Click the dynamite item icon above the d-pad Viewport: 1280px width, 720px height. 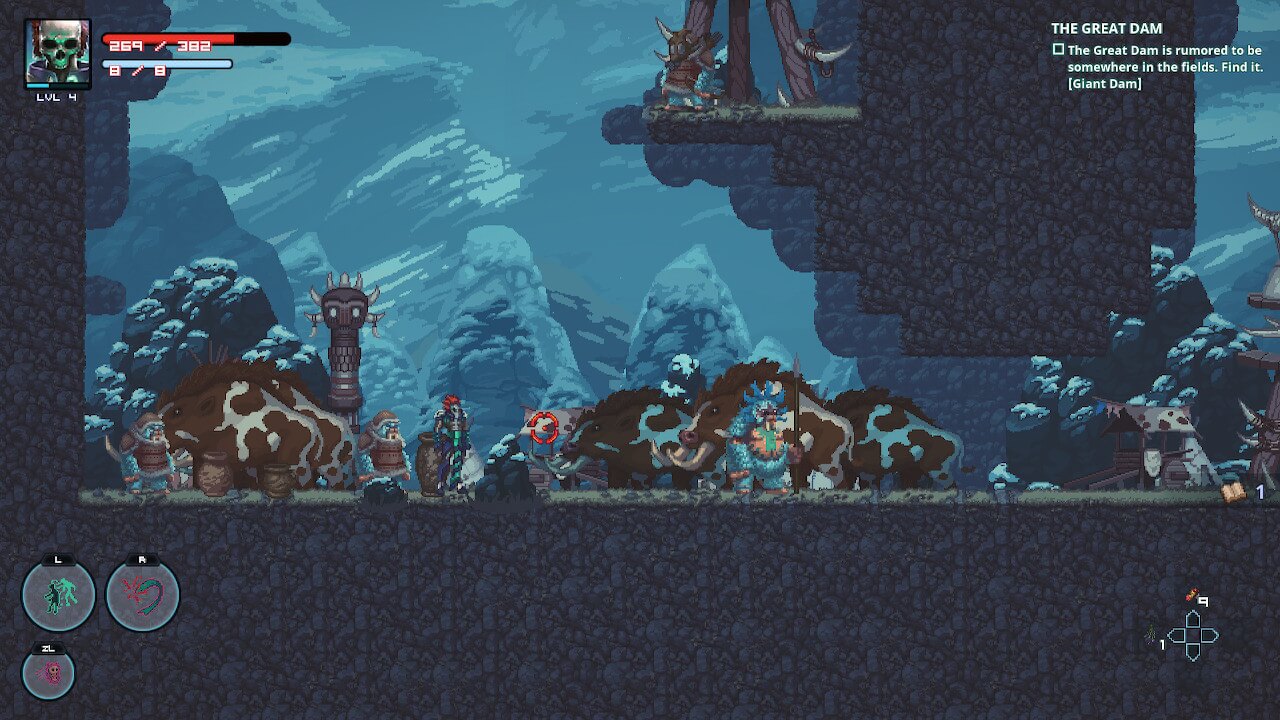[1190, 594]
